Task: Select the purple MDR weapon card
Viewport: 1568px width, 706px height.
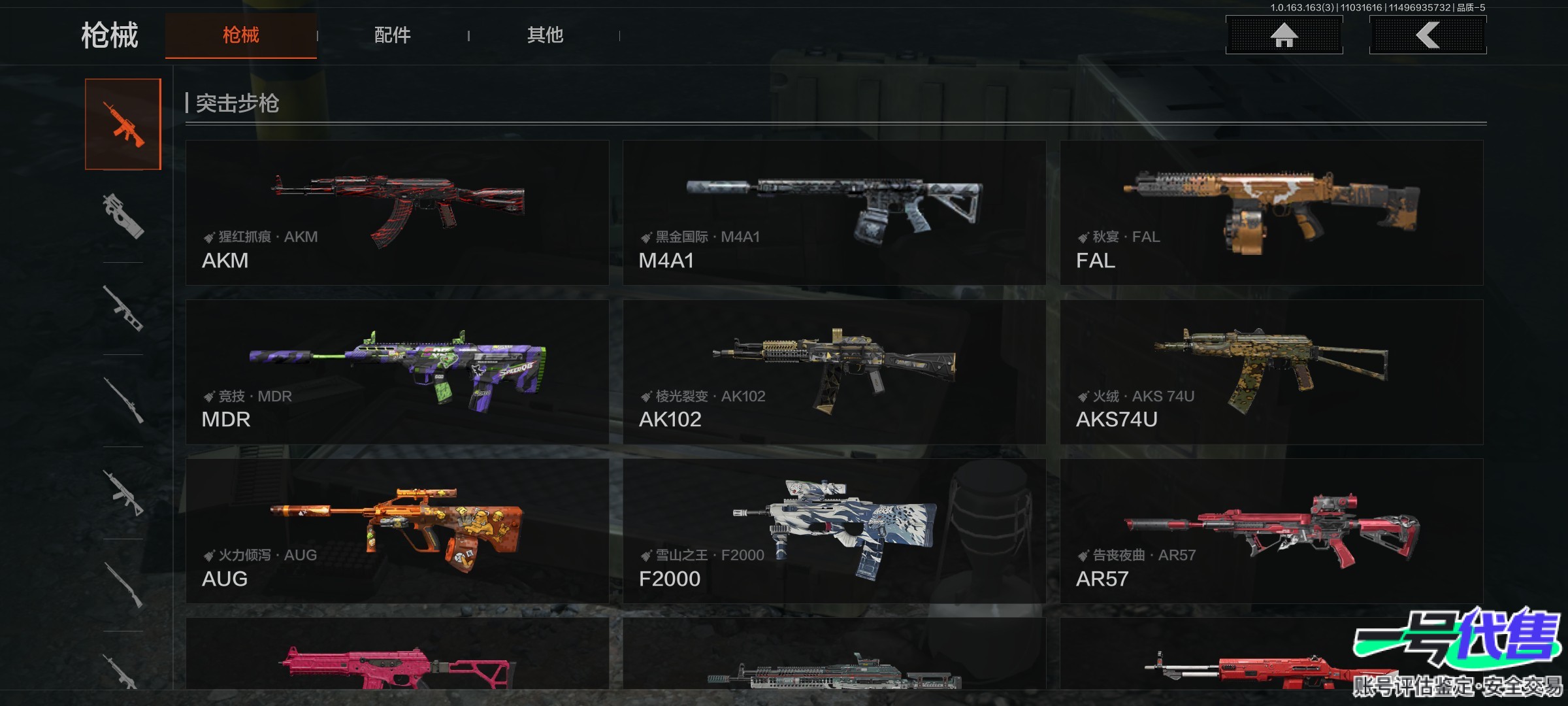Action: 397,372
